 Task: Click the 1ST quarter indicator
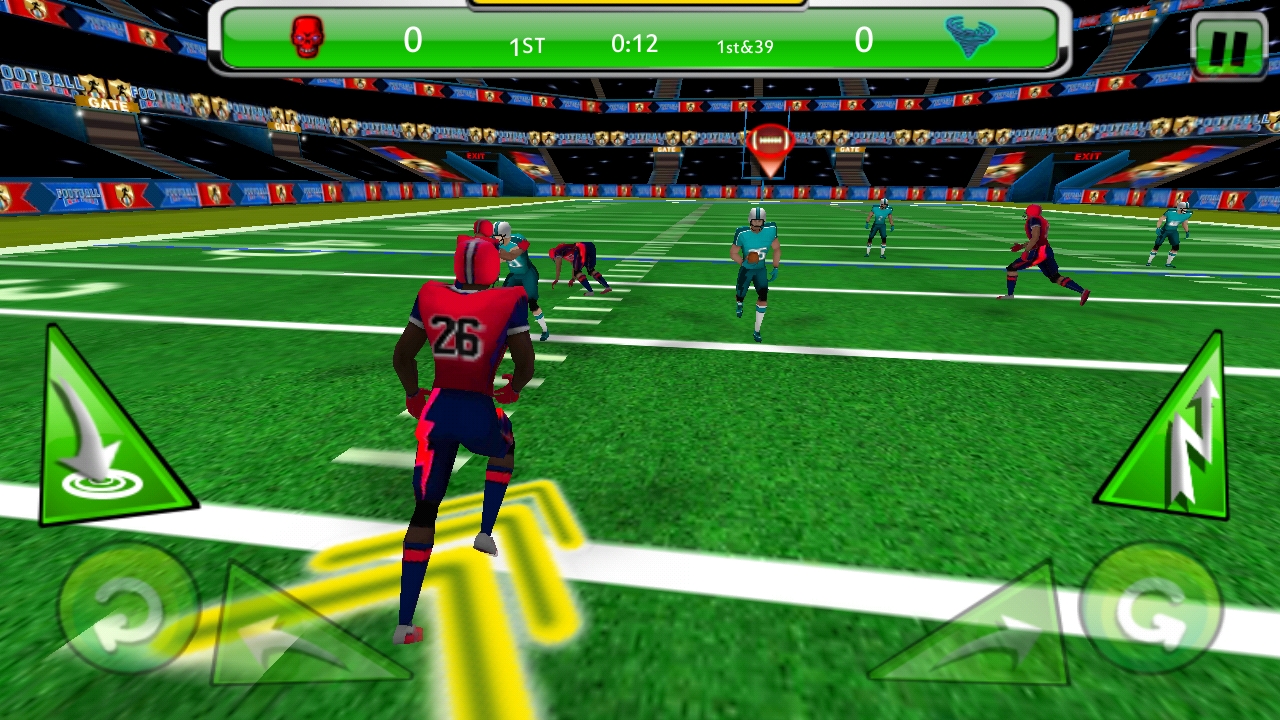point(528,45)
